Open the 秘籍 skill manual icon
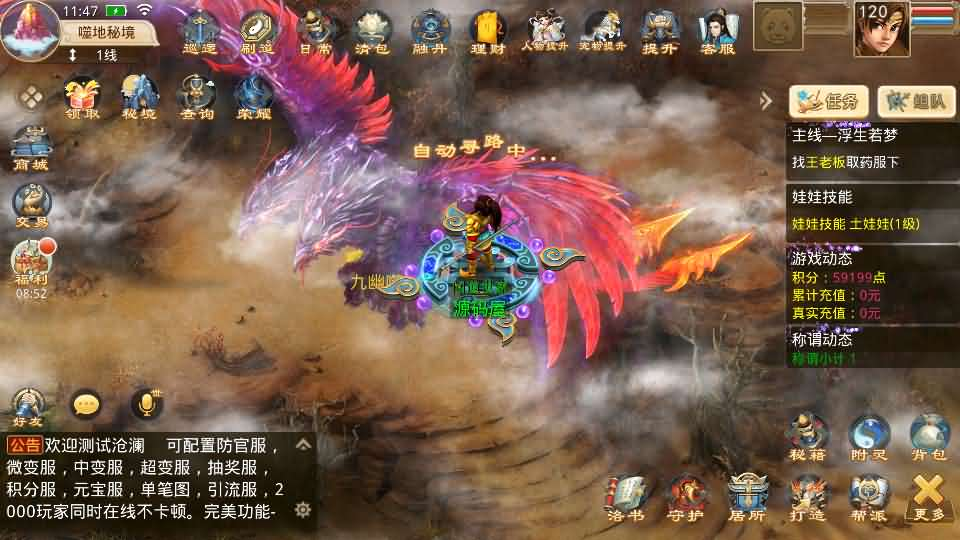 [x=808, y=437]
